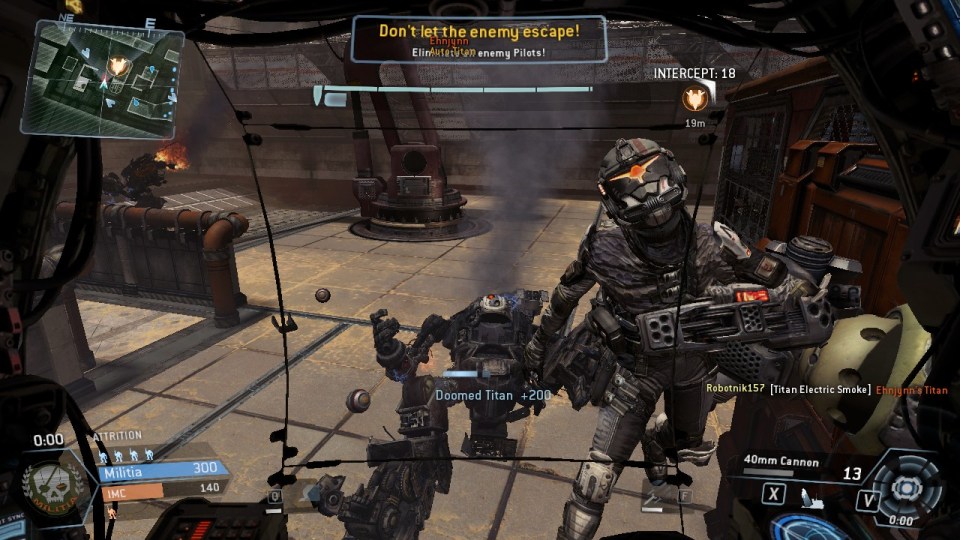
Task: Click the "Don't let the enemy escape!" objective banner
Action: tap(478, 38)
